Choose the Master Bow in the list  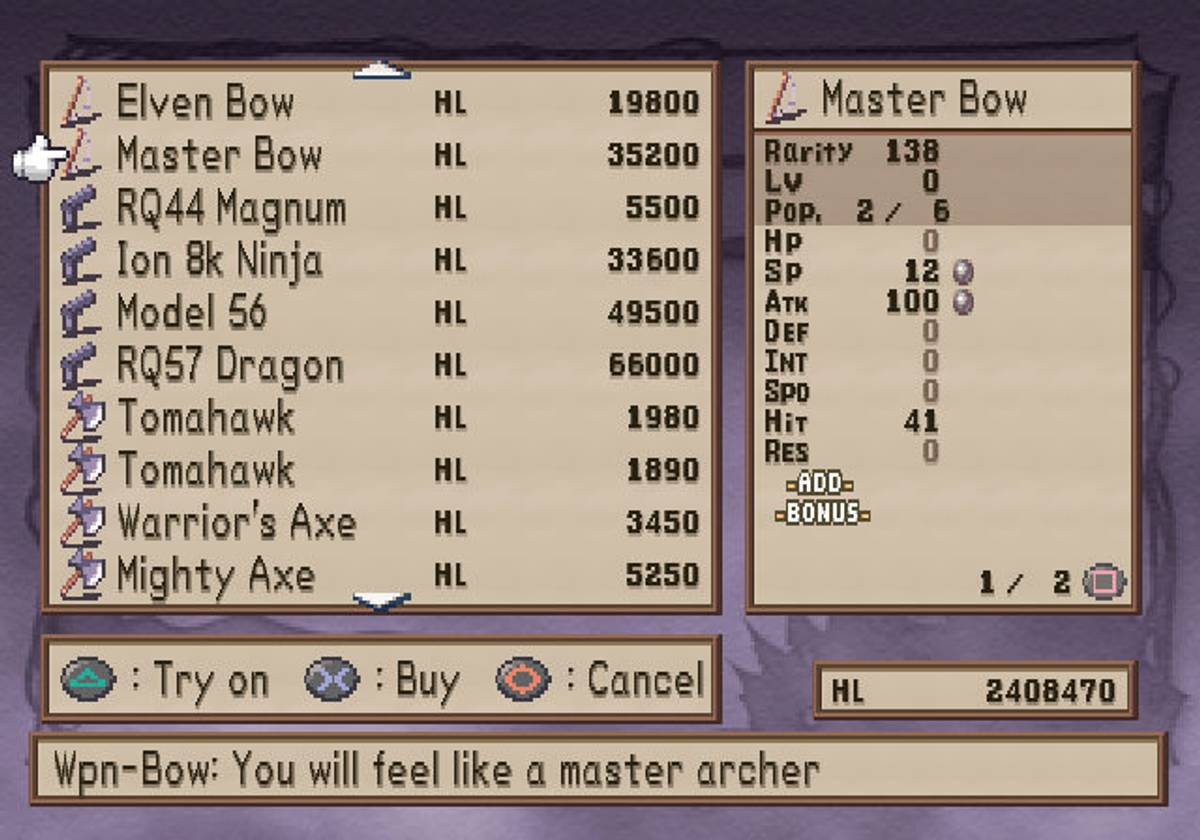(219, 155)
